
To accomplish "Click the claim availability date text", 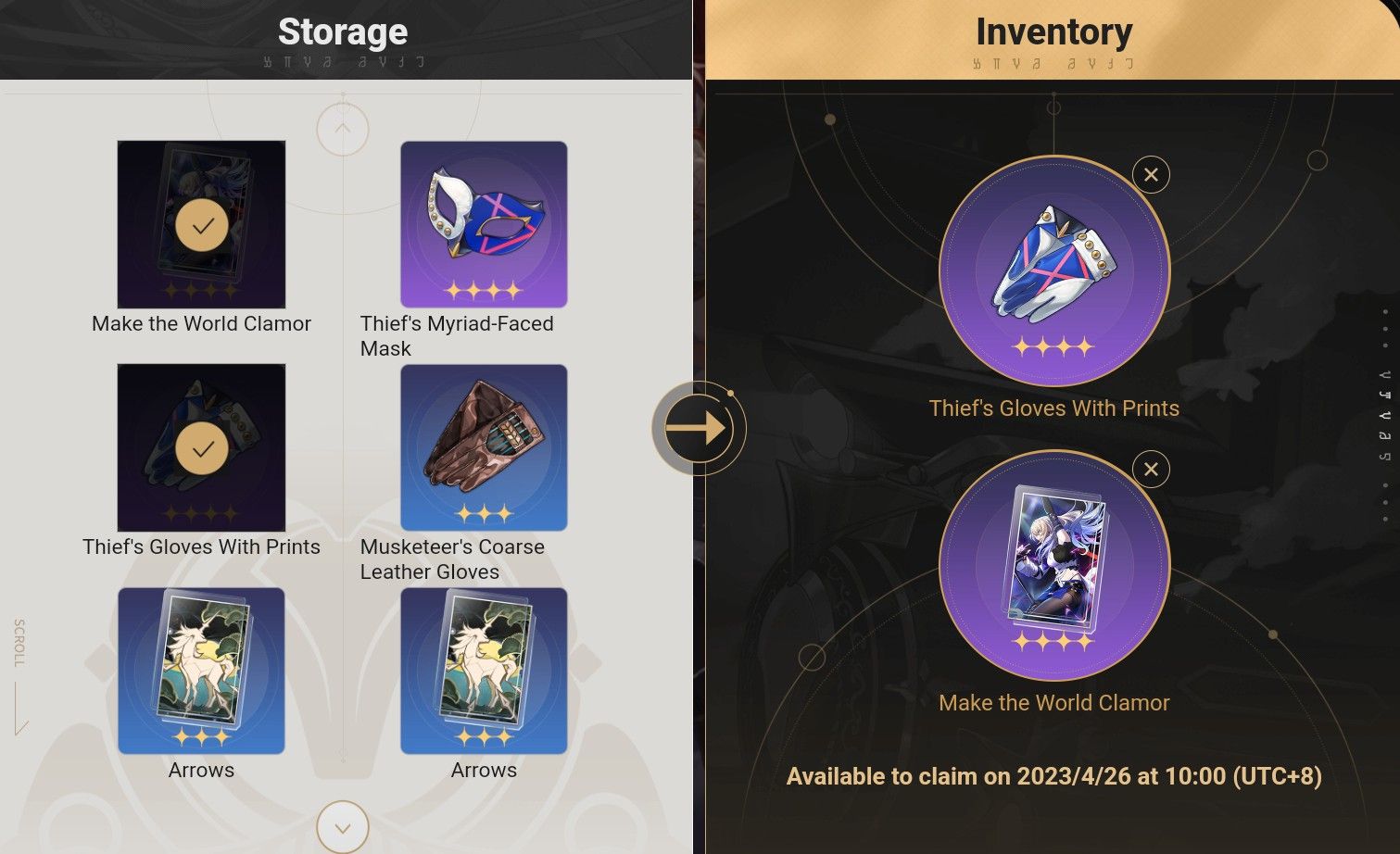I will tap(1054, 776).
